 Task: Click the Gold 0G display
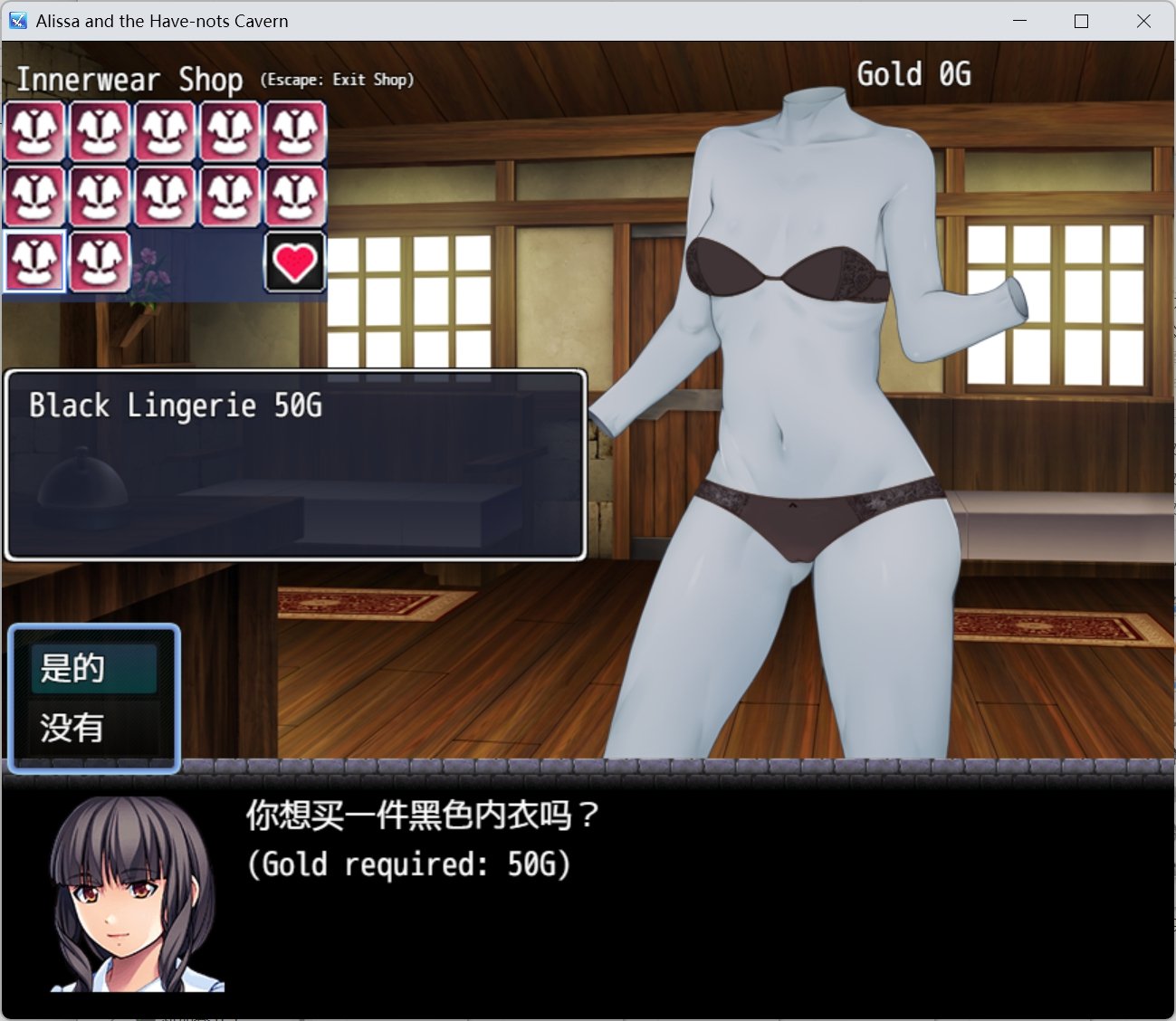point(914,74)
